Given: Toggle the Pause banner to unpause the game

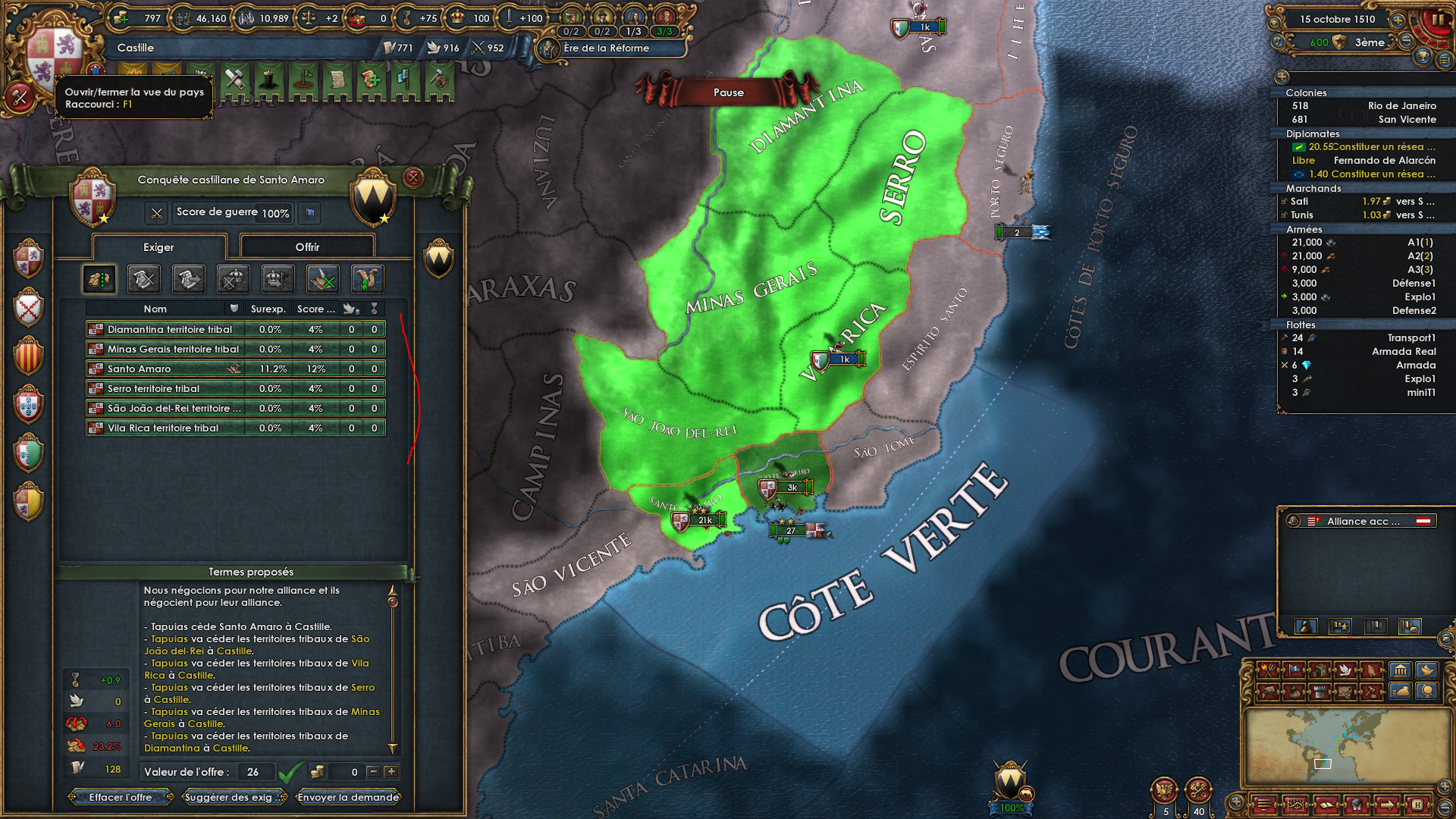Looking at the screenshot, I should click(x=728, y=92).
